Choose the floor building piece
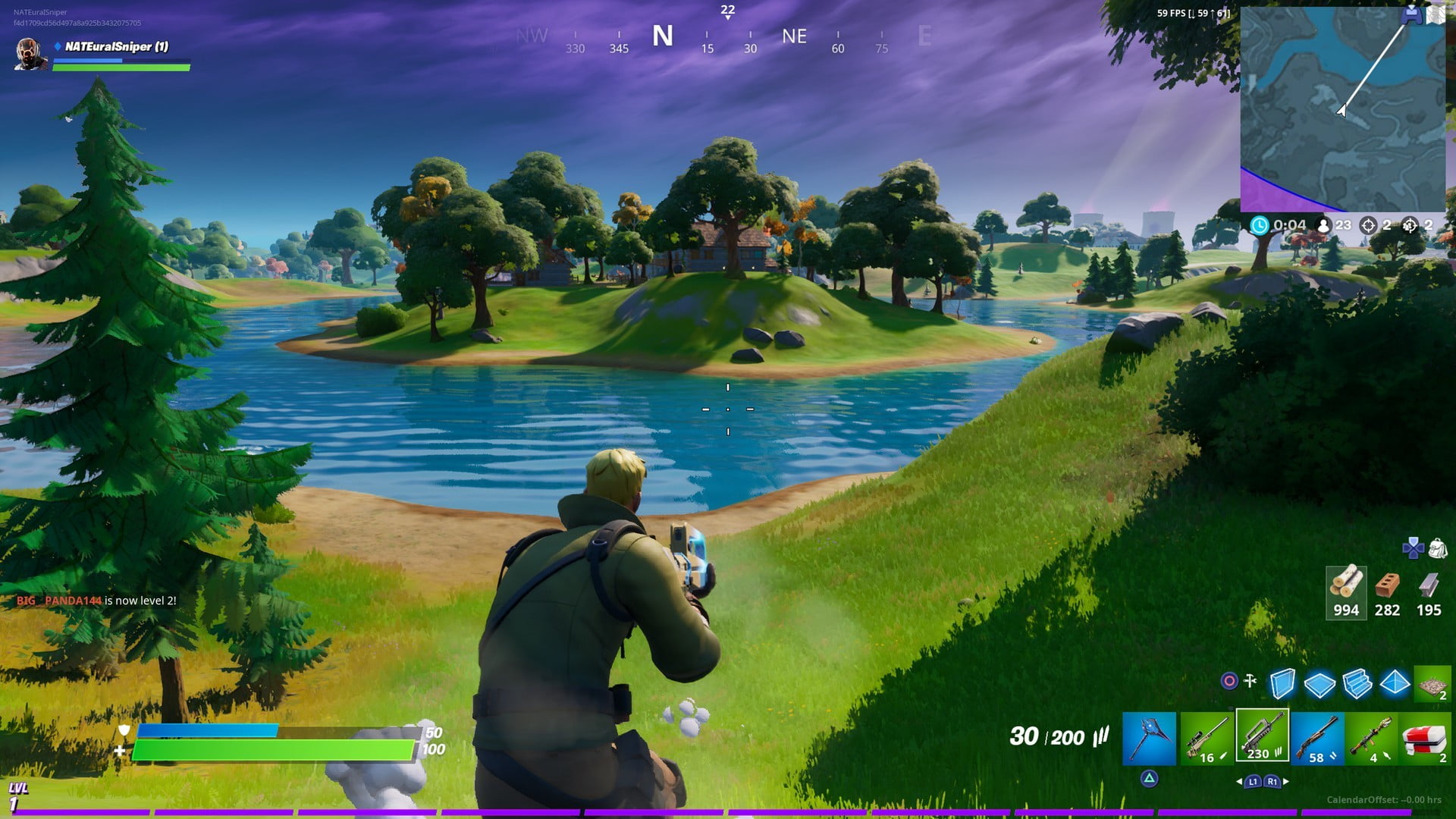The image size is (1456, 819). (1319, 683)
